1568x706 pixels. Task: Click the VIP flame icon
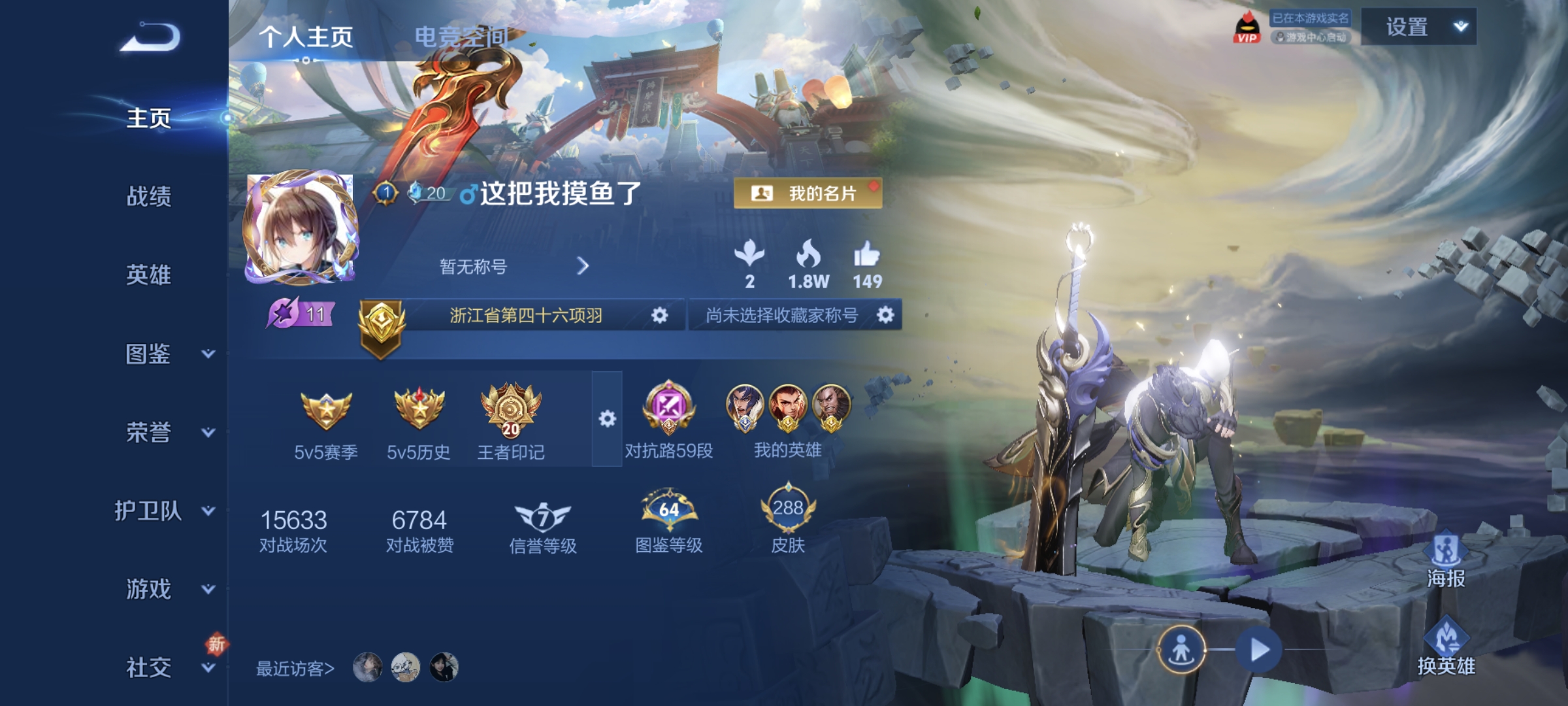coord(1249,26)
